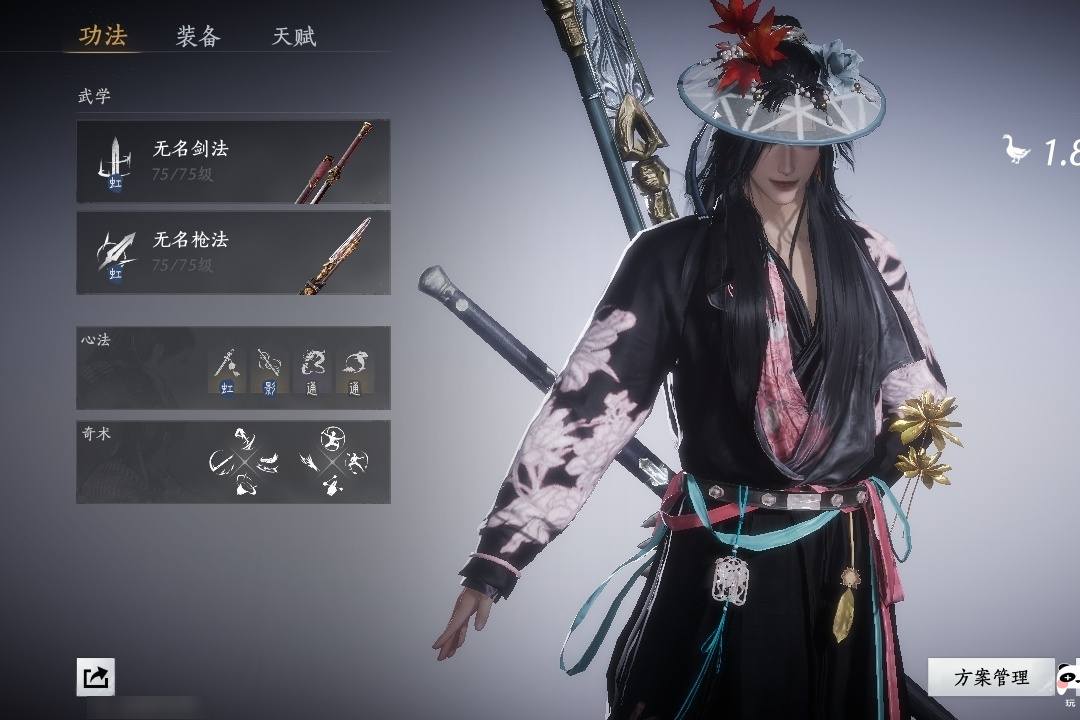Select the 无名枪法 spear martial art
Screen dimensions: 1080x720
click(233, 252)
